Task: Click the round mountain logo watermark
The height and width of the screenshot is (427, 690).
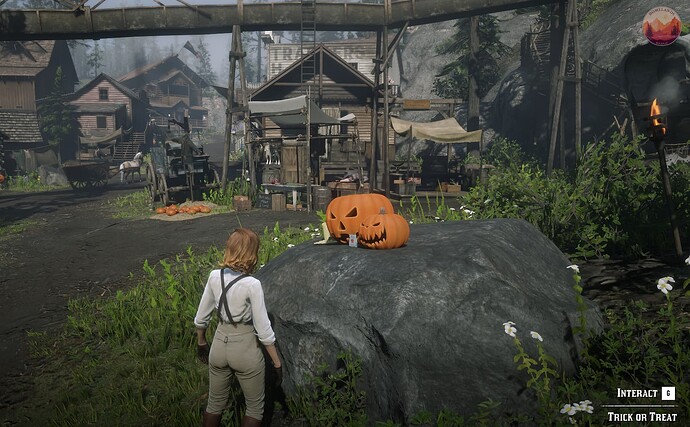Action: point(661,26)
